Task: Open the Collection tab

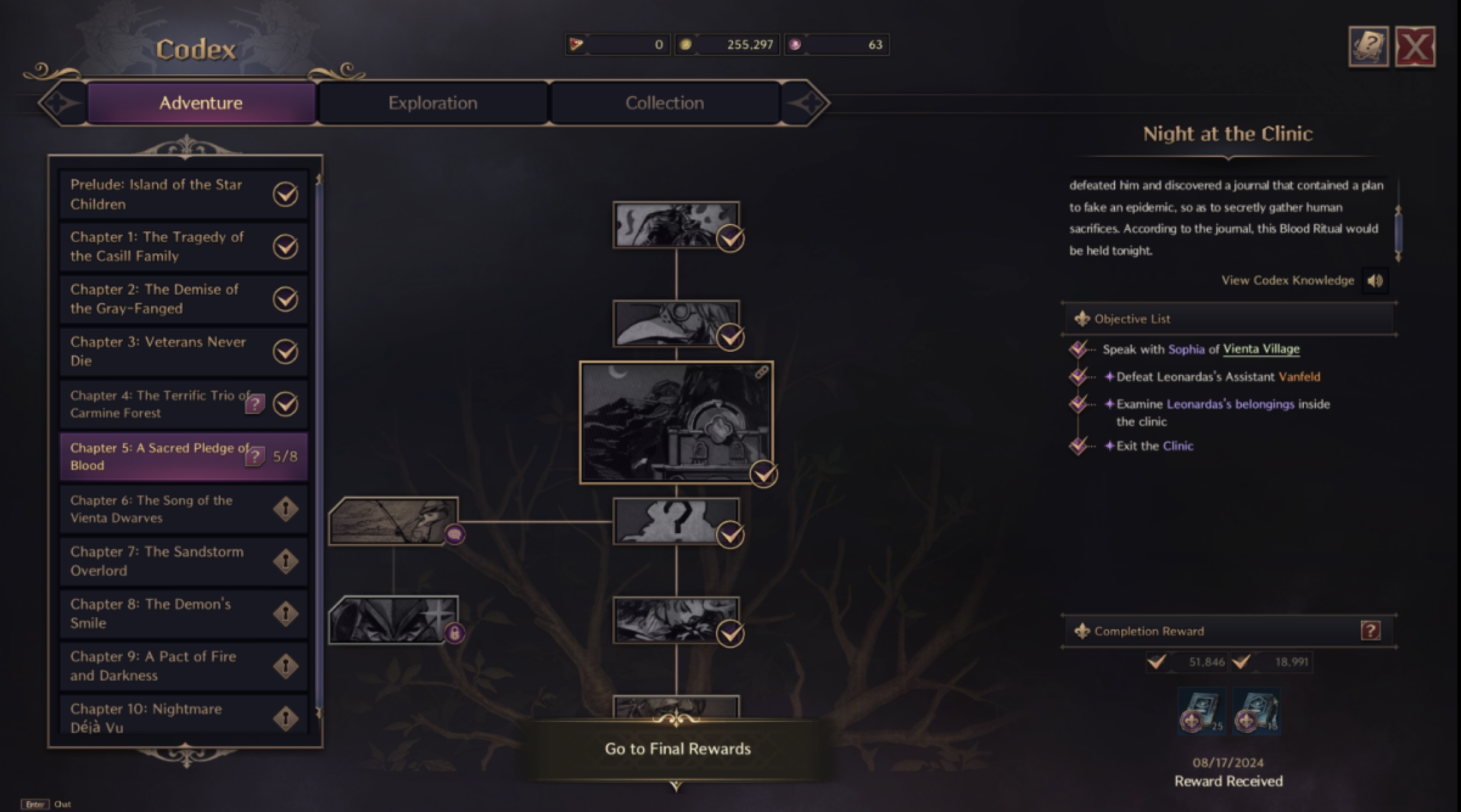Action: click(665, 102)
